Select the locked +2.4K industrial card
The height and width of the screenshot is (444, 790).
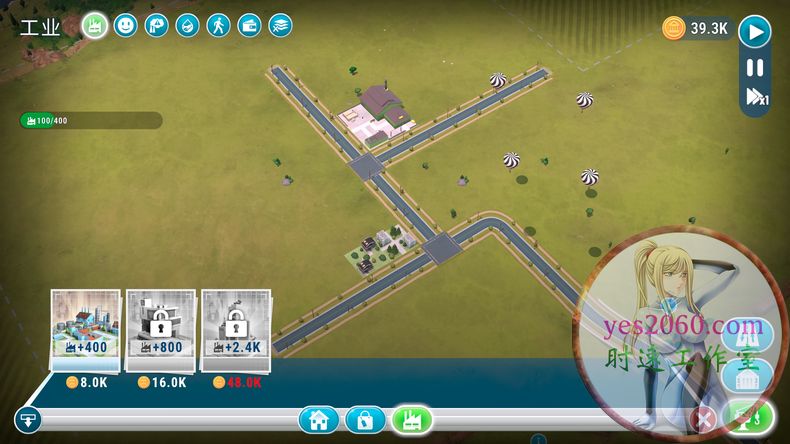(x=236, y=329)
